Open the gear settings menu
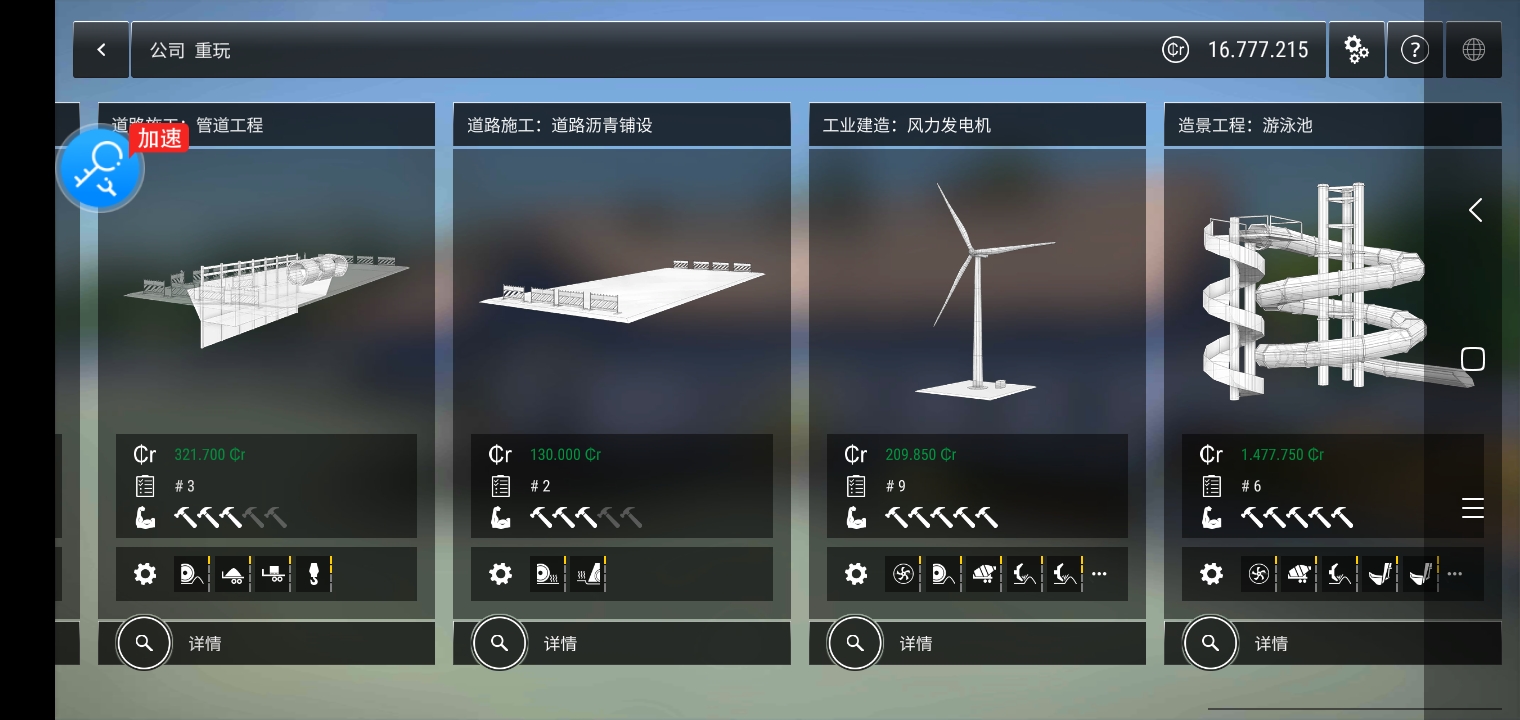 [x=1356, y=50]
